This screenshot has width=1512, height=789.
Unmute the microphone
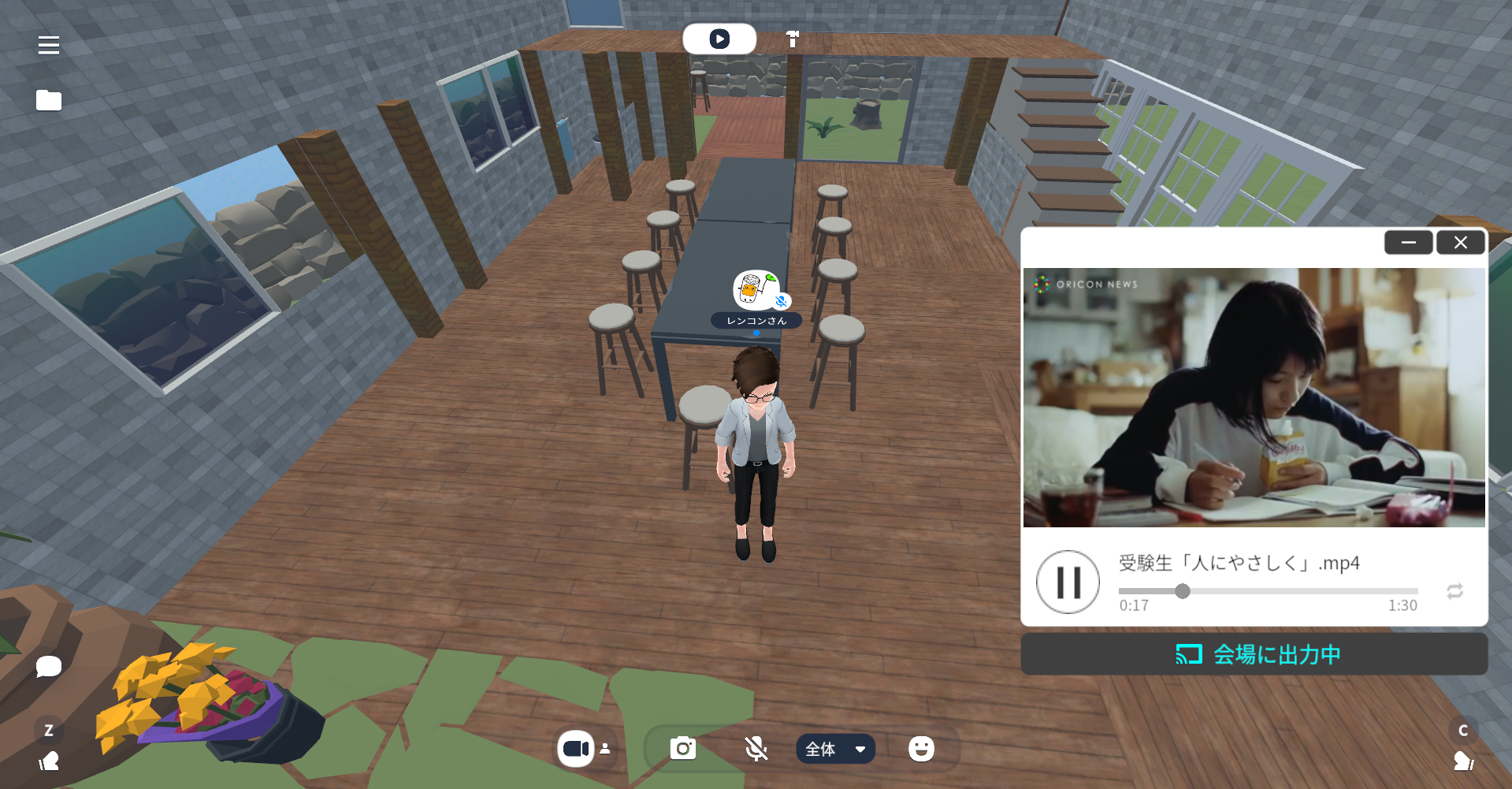(756, 749)
